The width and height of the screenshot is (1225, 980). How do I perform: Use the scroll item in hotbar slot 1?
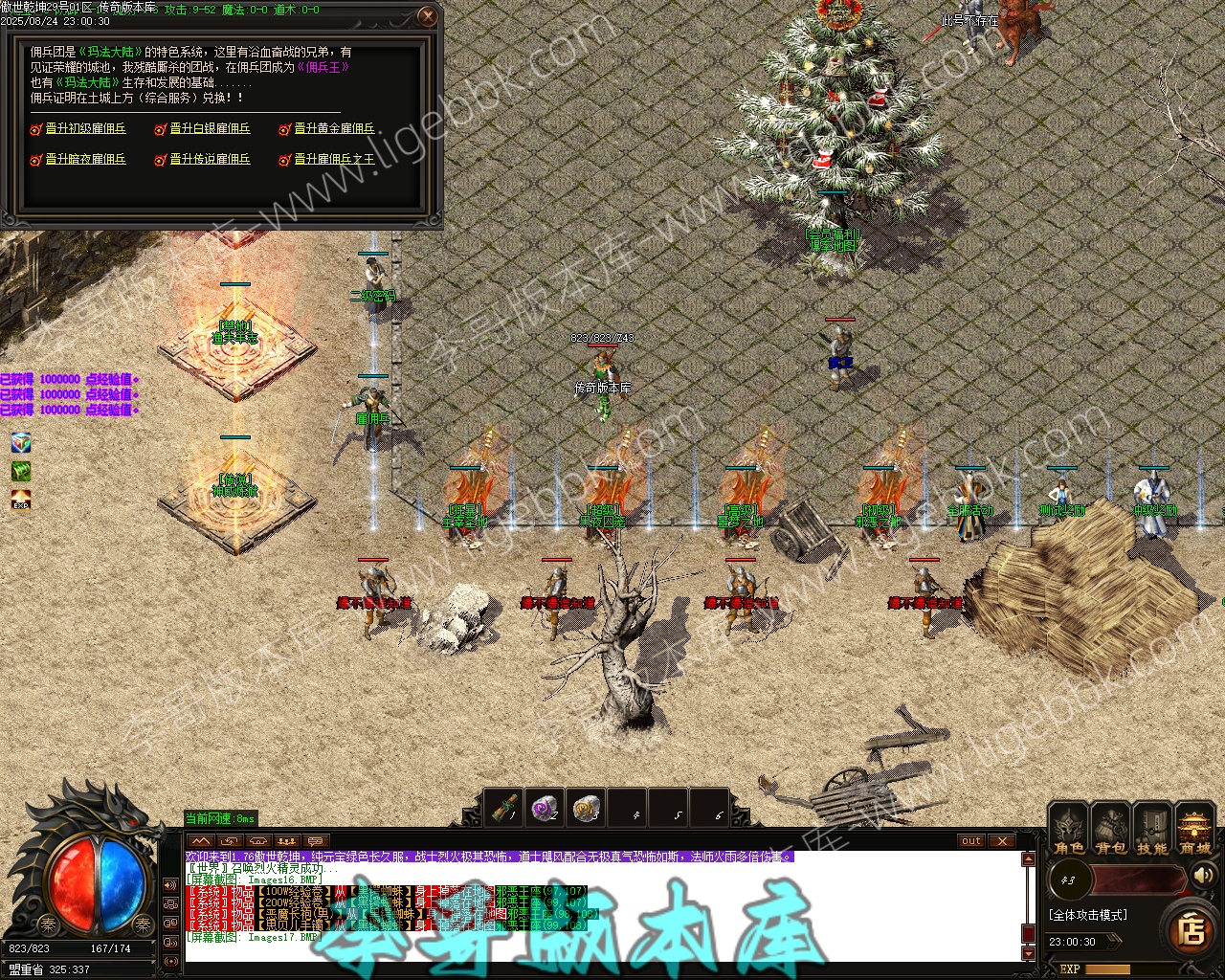click(504, 809)
